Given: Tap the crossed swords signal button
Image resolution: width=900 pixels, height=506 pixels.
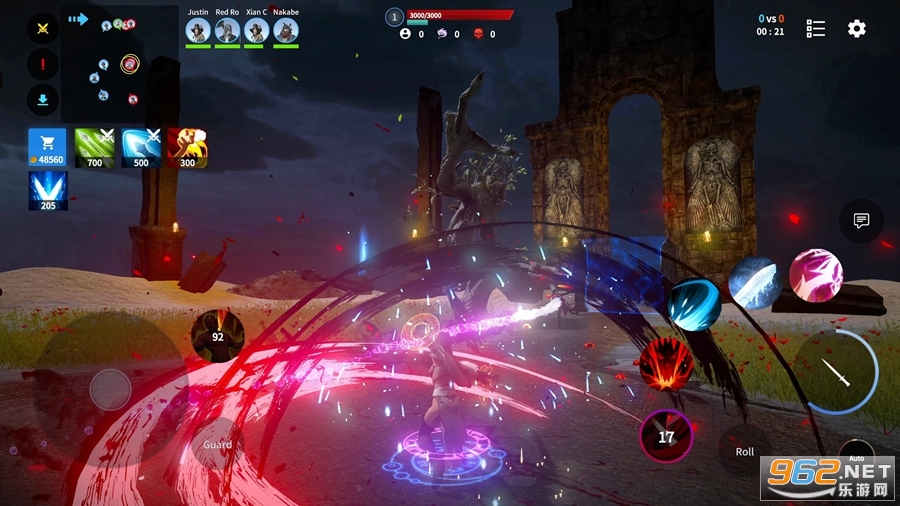Looking at the screenshot, I should click(x=43, y=29).
